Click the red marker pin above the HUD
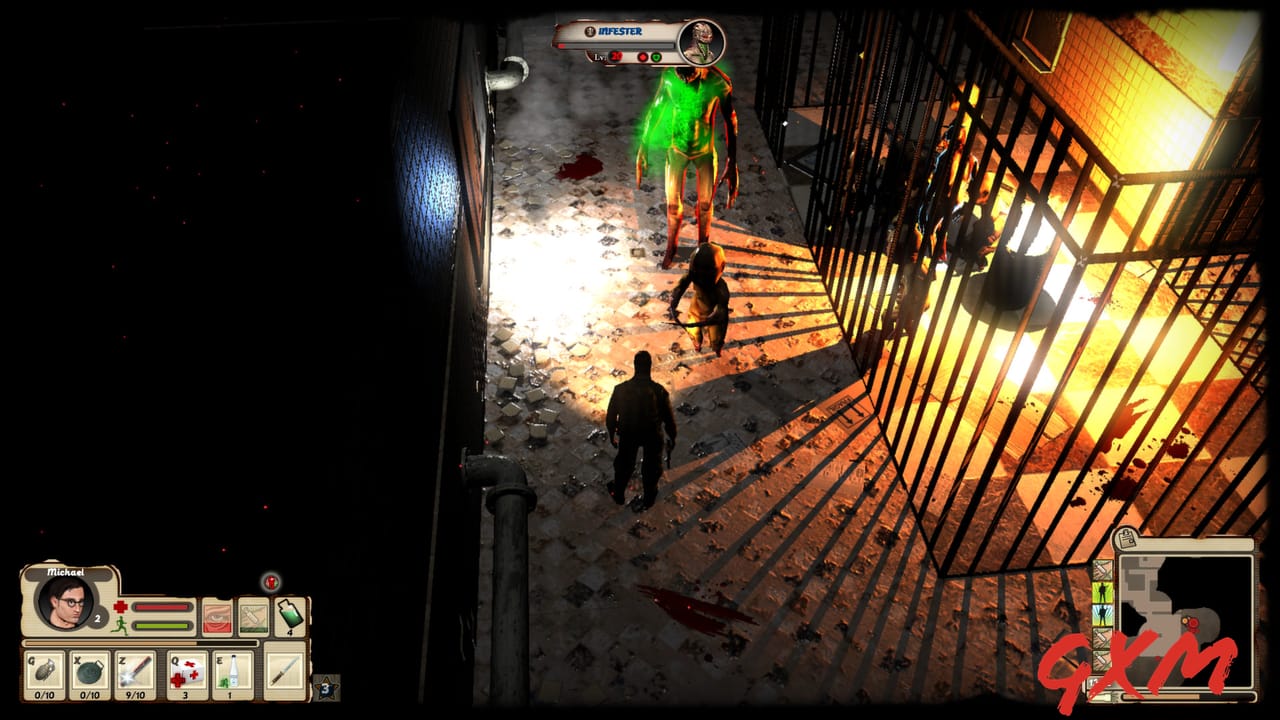Image resolution: width=1280 pixels, height=720 pixels. coord(270,583)
